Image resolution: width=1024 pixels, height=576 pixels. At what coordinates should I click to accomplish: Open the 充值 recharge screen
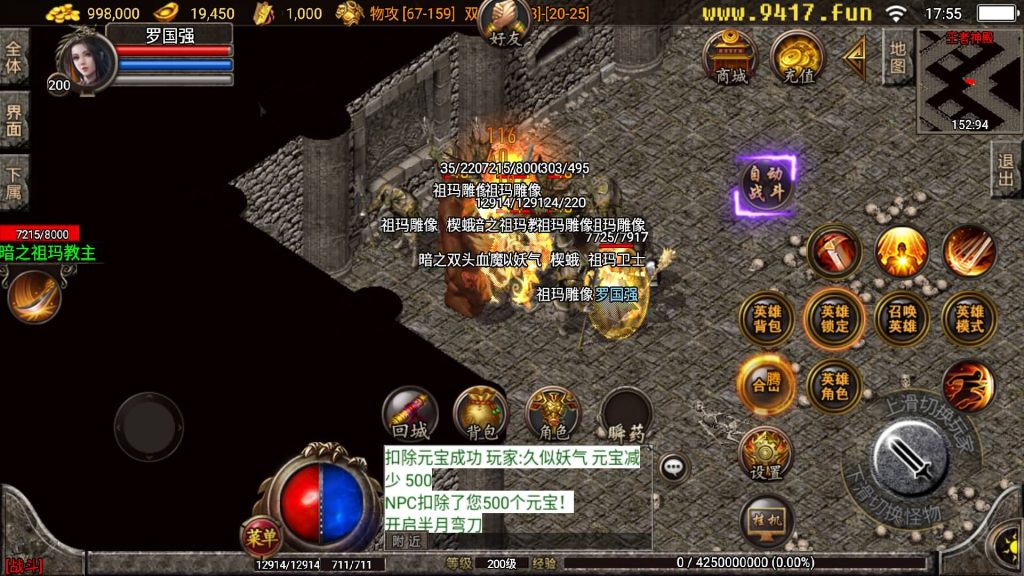796,57
